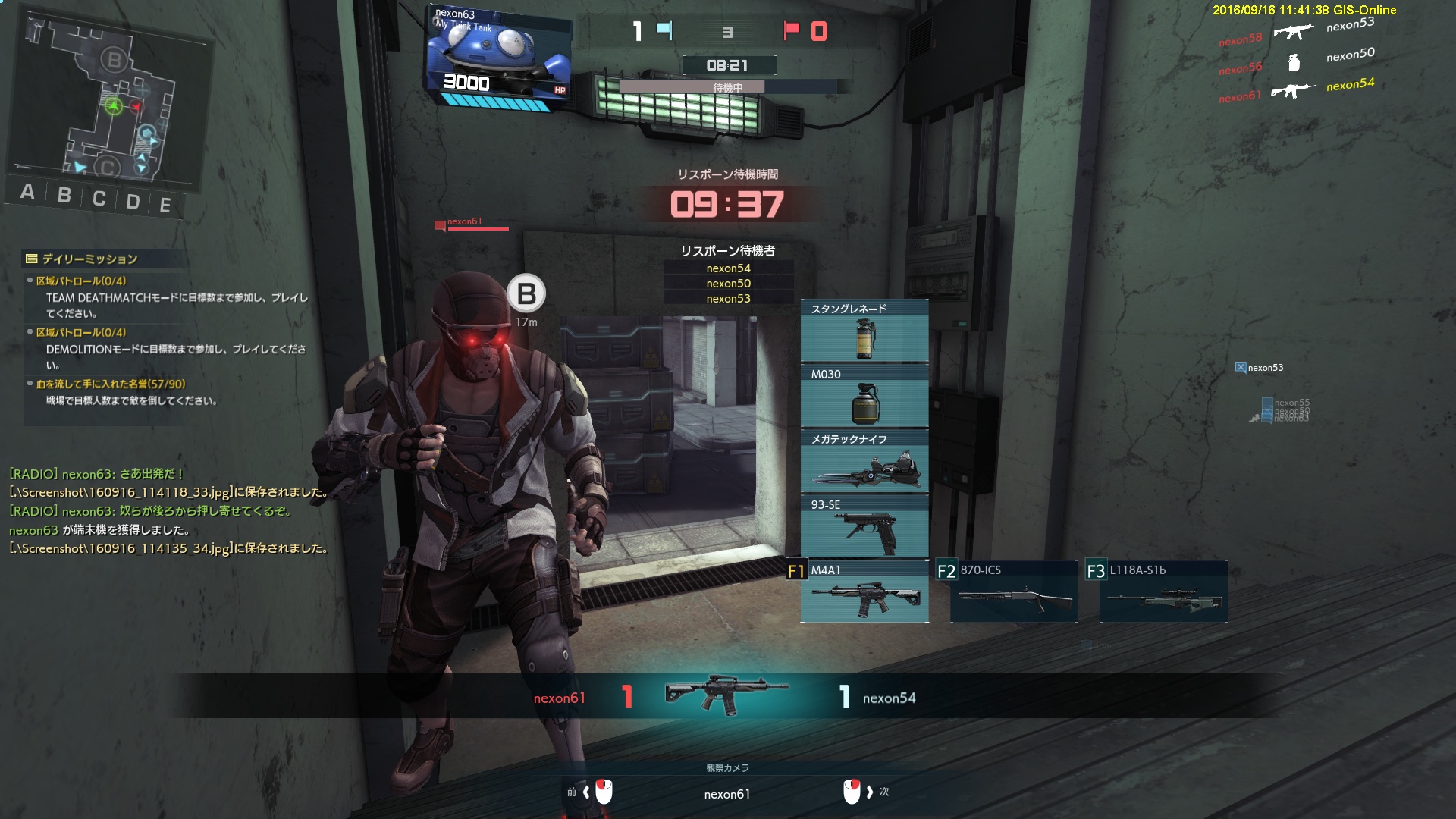Choose the mega-tech knife slot
The width and height of the screenshot is (1456, 819).
(x=864, y=461)
